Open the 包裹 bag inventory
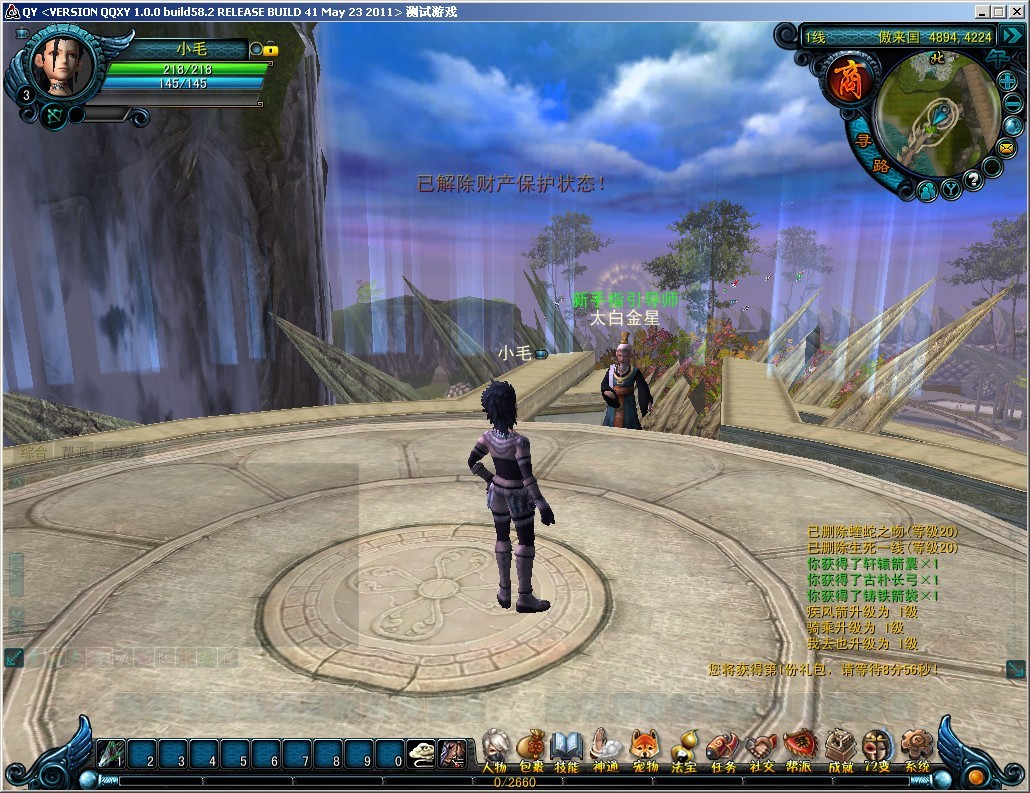The height and width of the screenshot is (793, 1030). pyautogui.click(x=531, y=749)
